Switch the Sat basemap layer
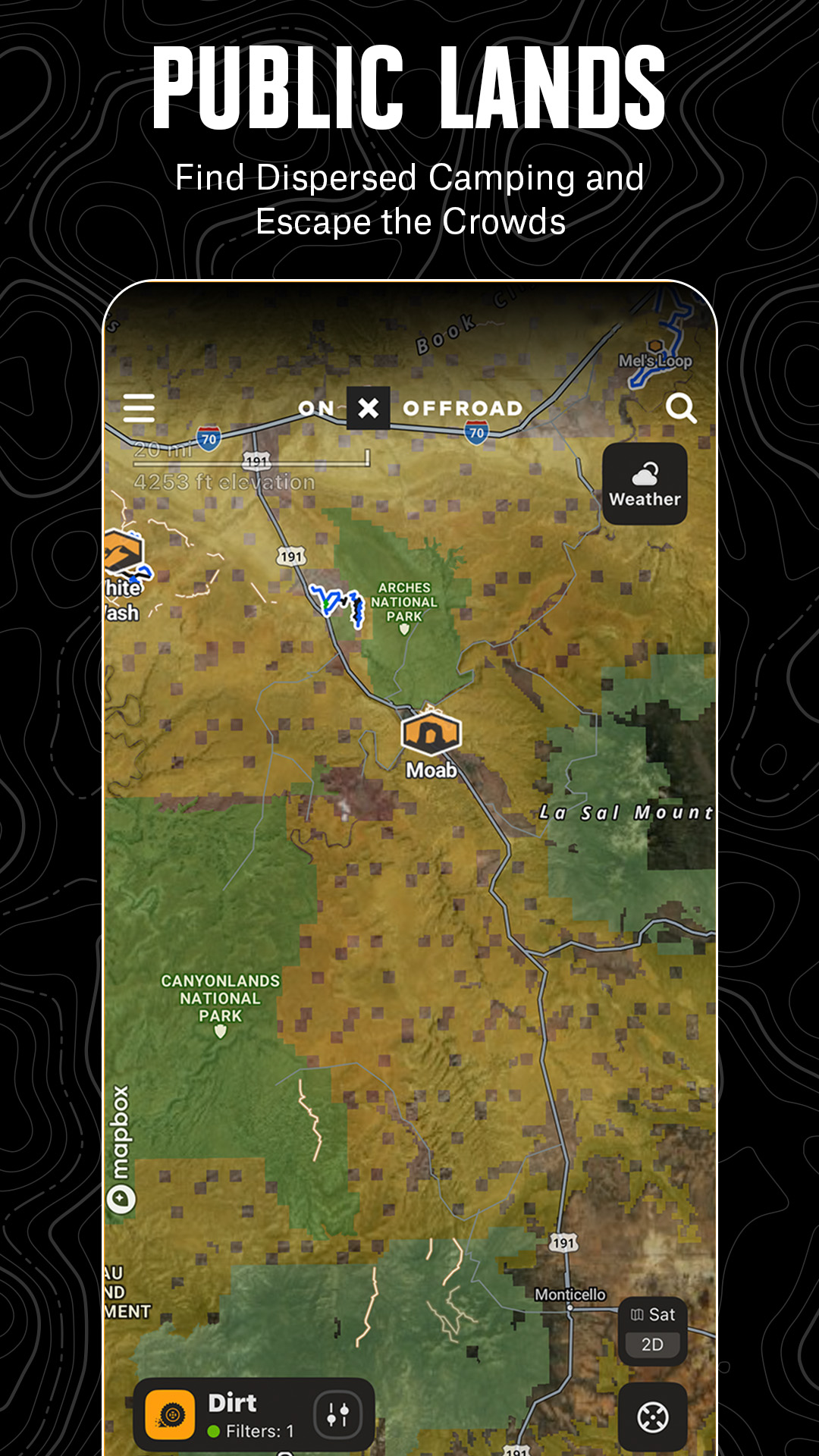This screenshot has height=1456, width=819. click(653, 1314)
